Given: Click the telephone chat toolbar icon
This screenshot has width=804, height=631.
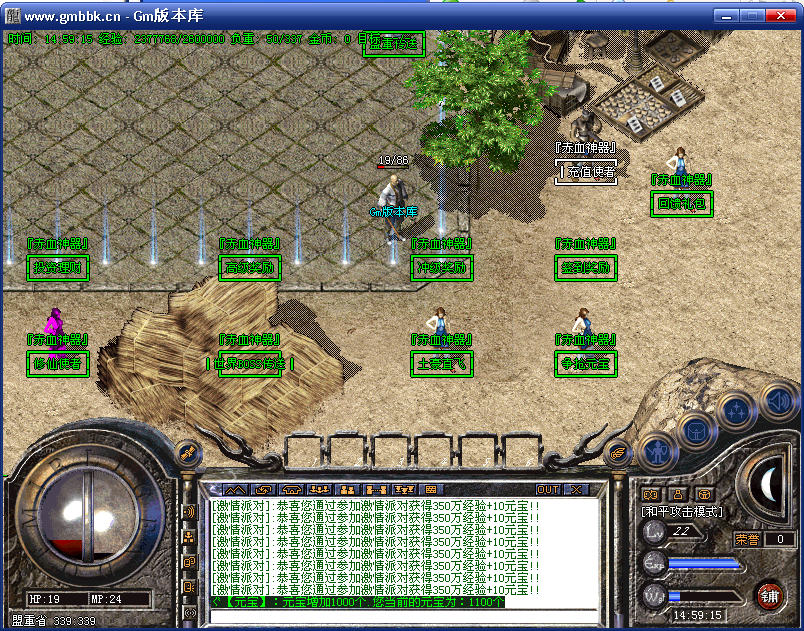Looking at the screenshot, I should (x=292, y=490).
